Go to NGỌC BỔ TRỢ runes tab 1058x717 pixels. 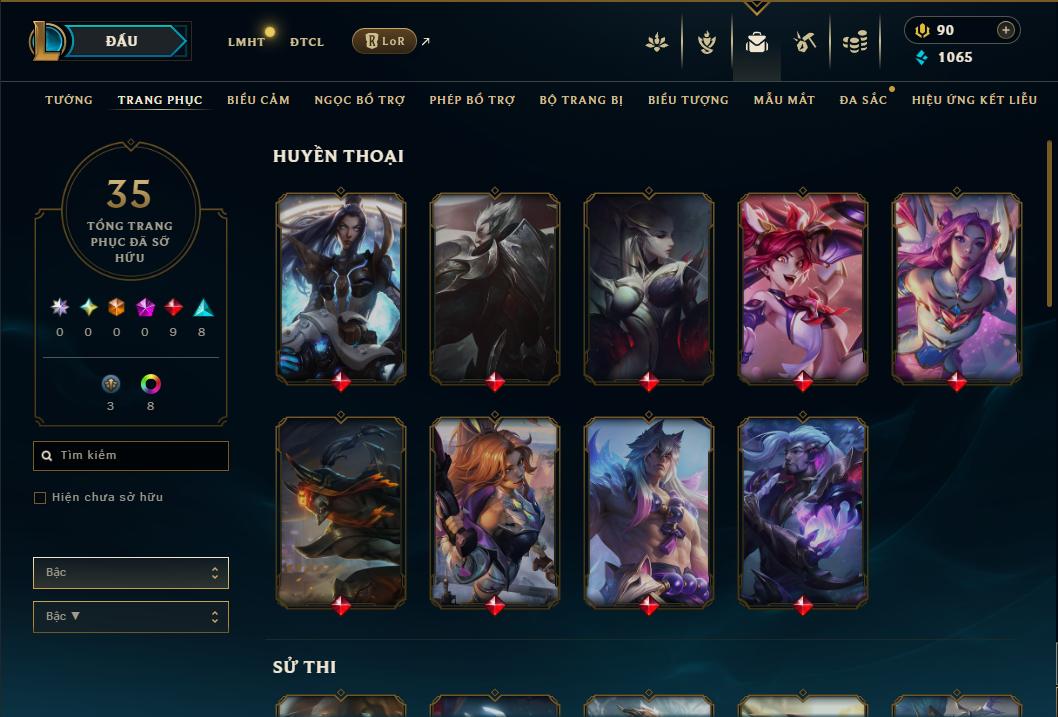pyautogui.click(x=359, y=100)
